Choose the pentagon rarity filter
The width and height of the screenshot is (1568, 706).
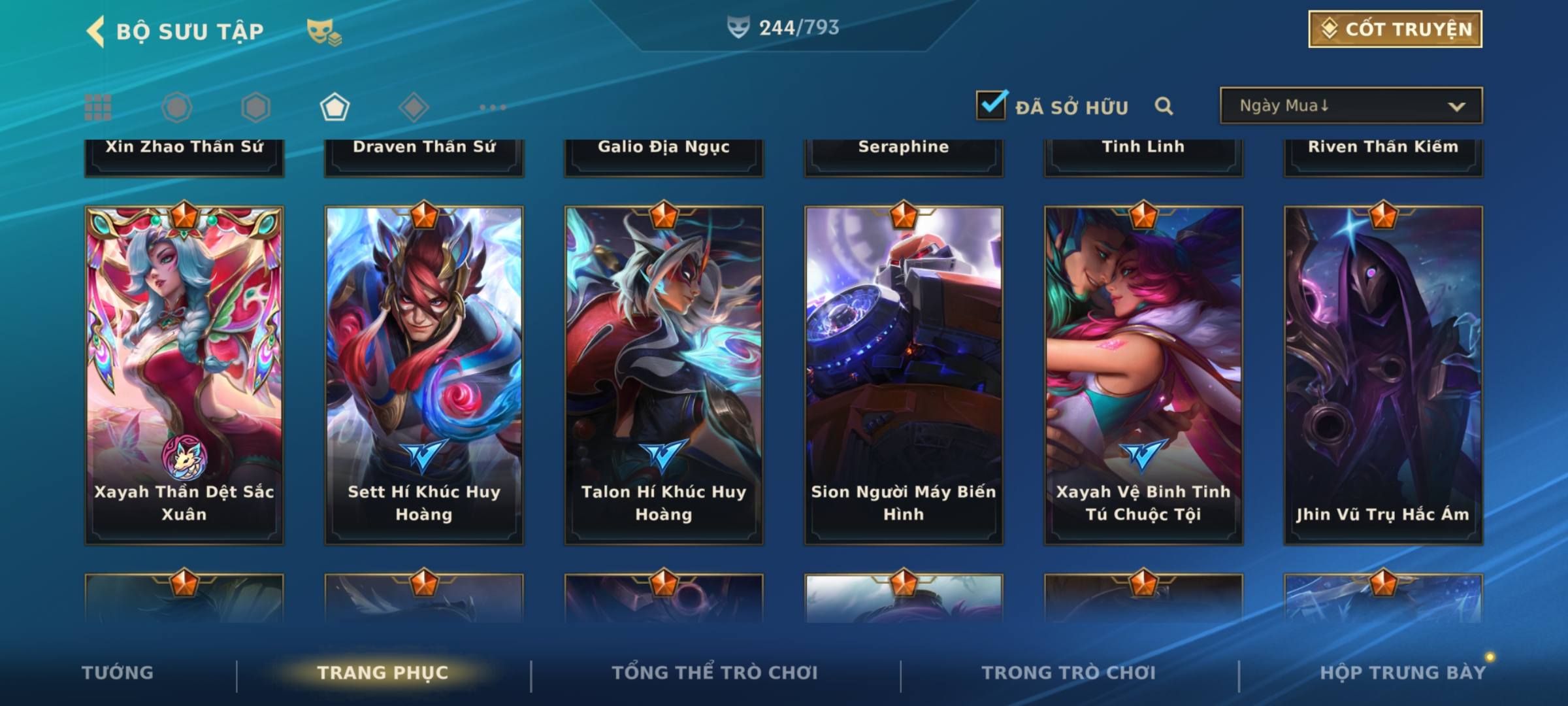pyautogui.click(x=335, y=107)
